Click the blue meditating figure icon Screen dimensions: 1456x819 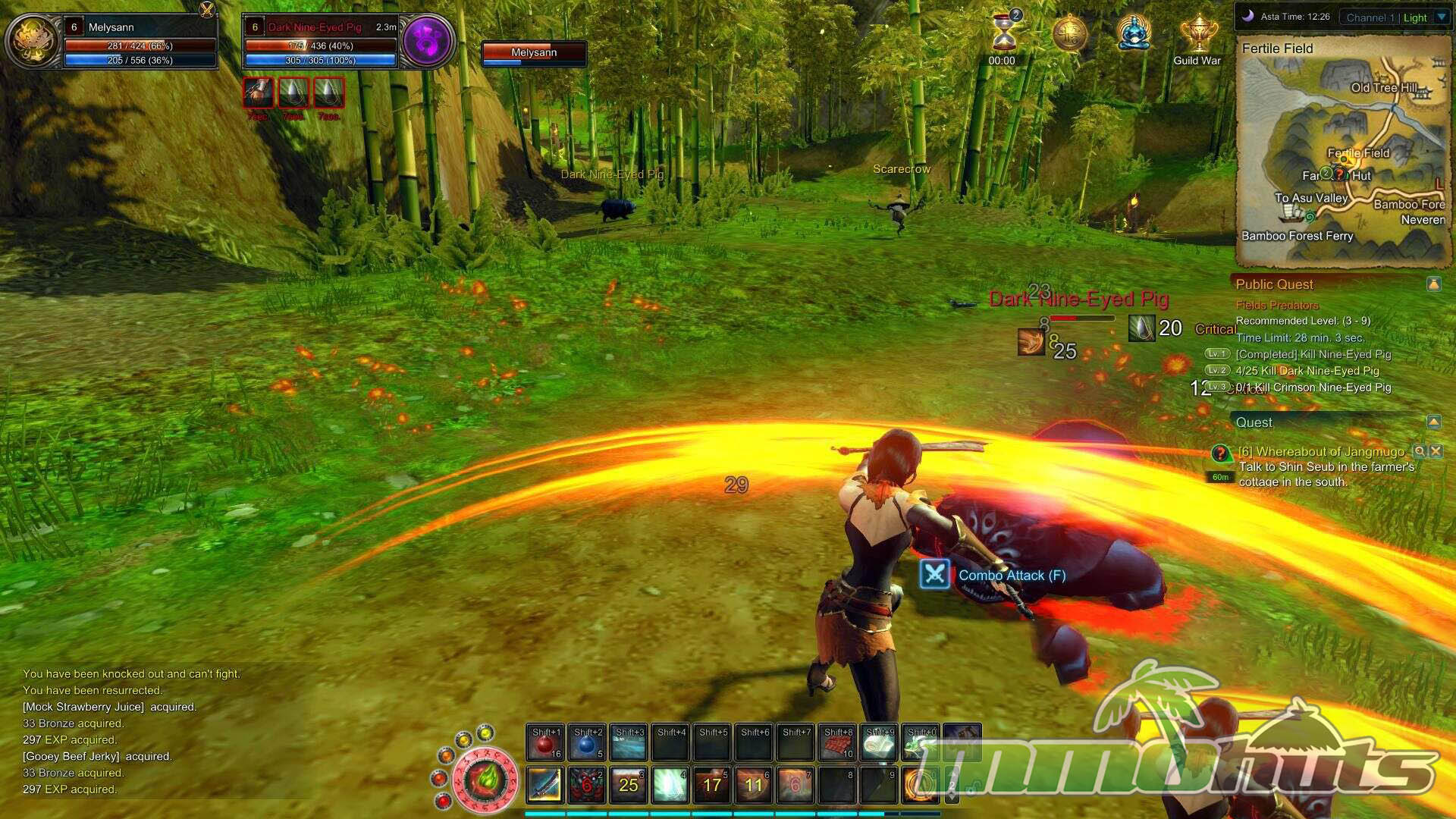tap(1134, 34)
